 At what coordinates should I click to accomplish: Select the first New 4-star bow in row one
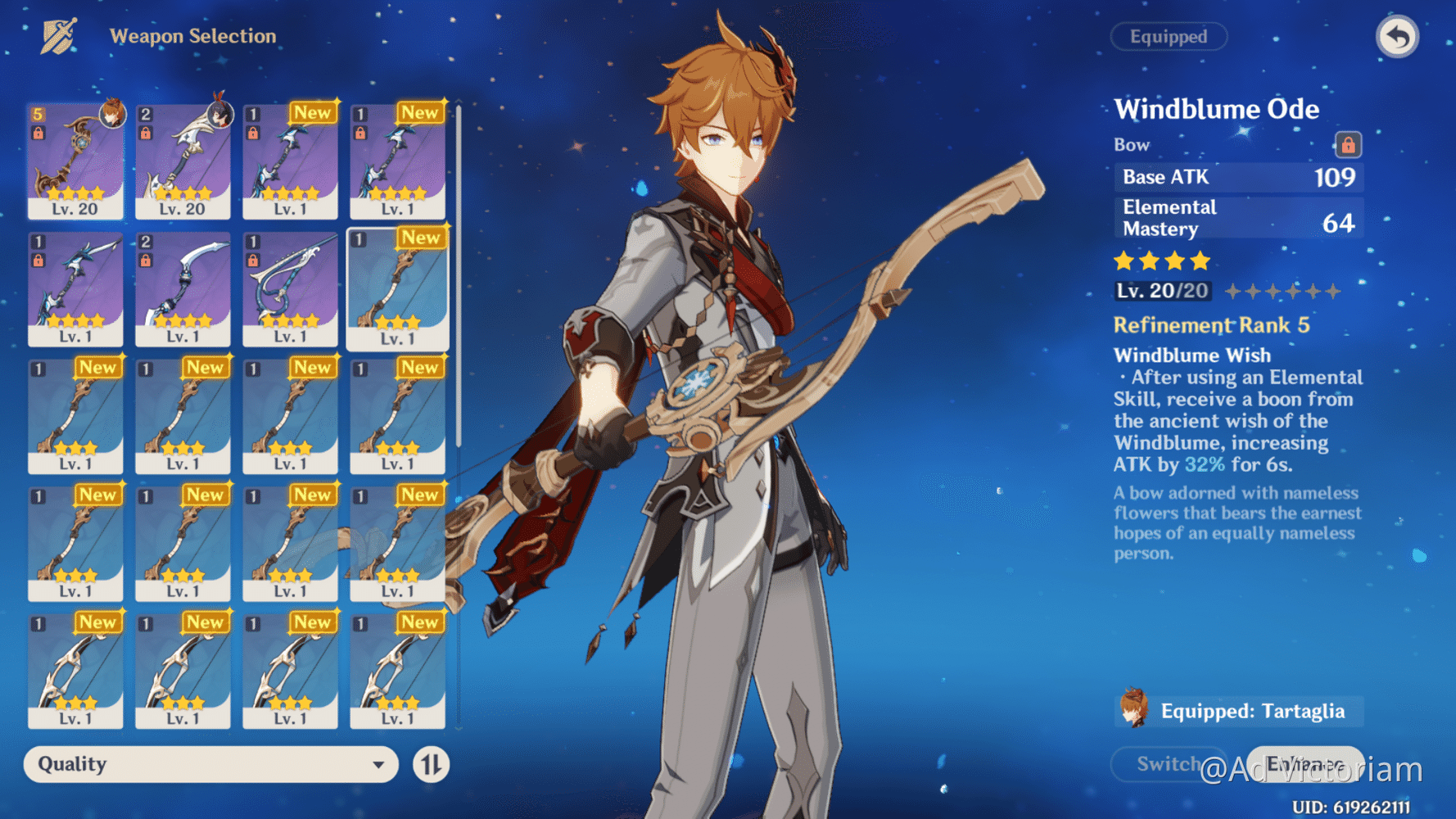point(290,162)
